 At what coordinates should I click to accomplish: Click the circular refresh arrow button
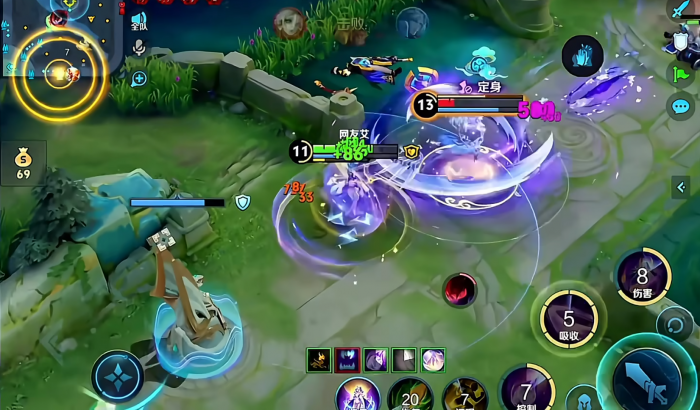674,322
